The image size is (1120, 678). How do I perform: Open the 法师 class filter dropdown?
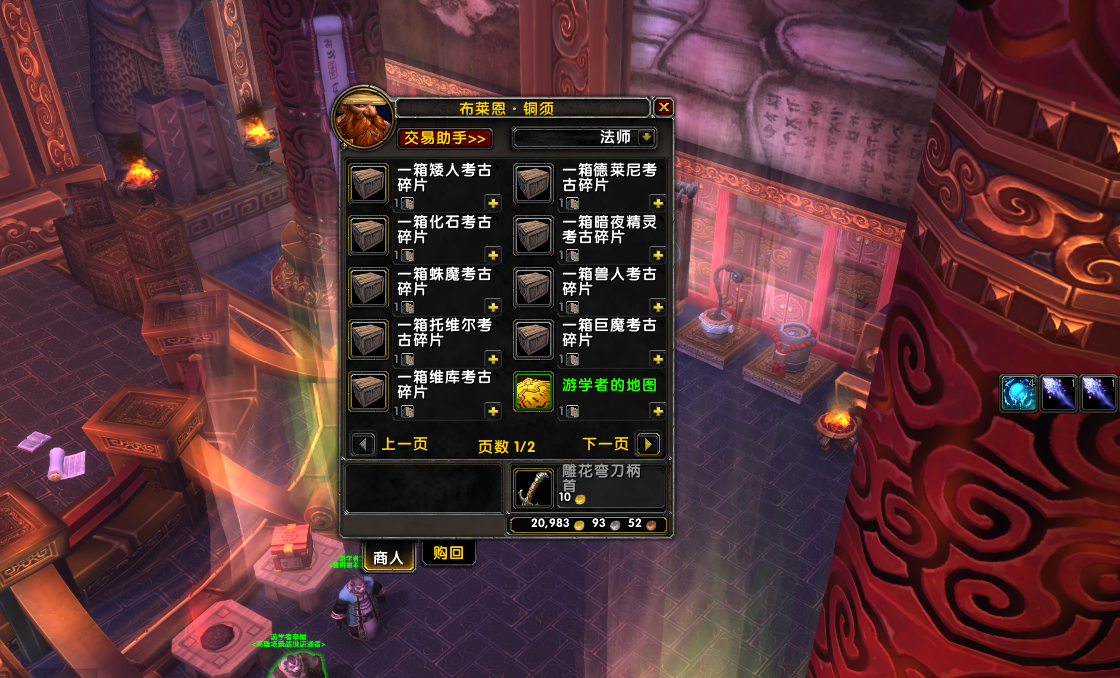647,137
